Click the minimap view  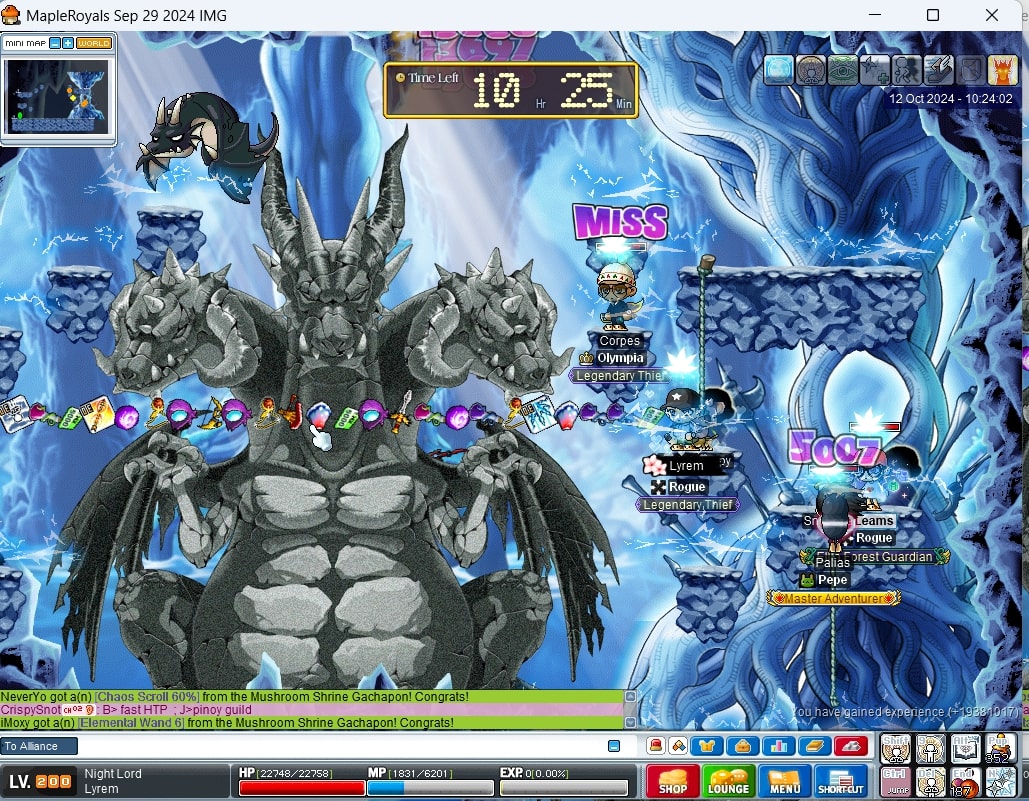(57, 97)
